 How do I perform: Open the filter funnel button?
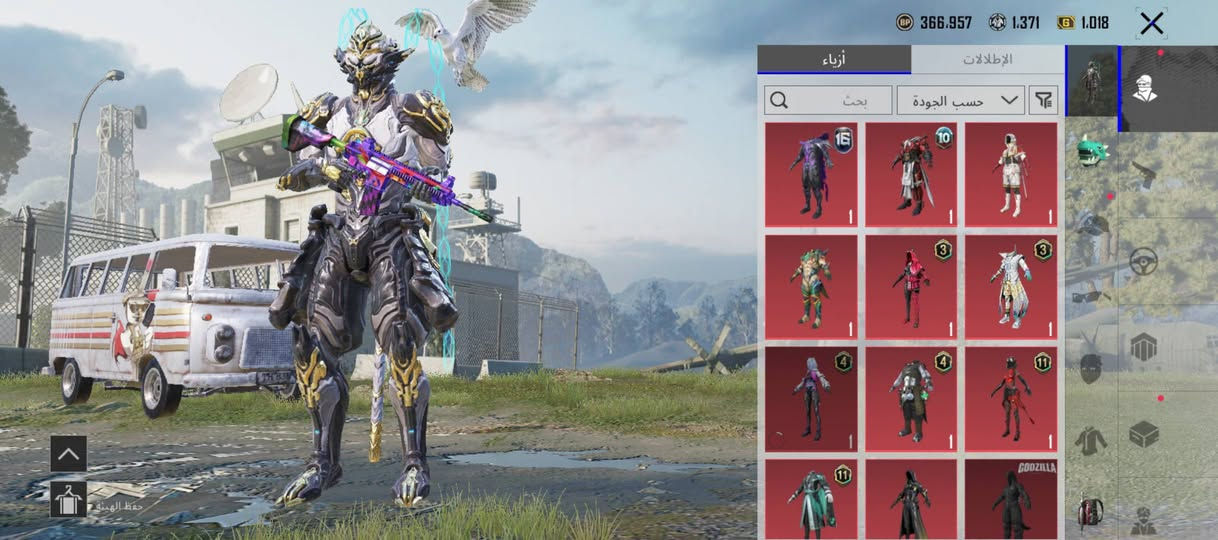[1044, 100]
